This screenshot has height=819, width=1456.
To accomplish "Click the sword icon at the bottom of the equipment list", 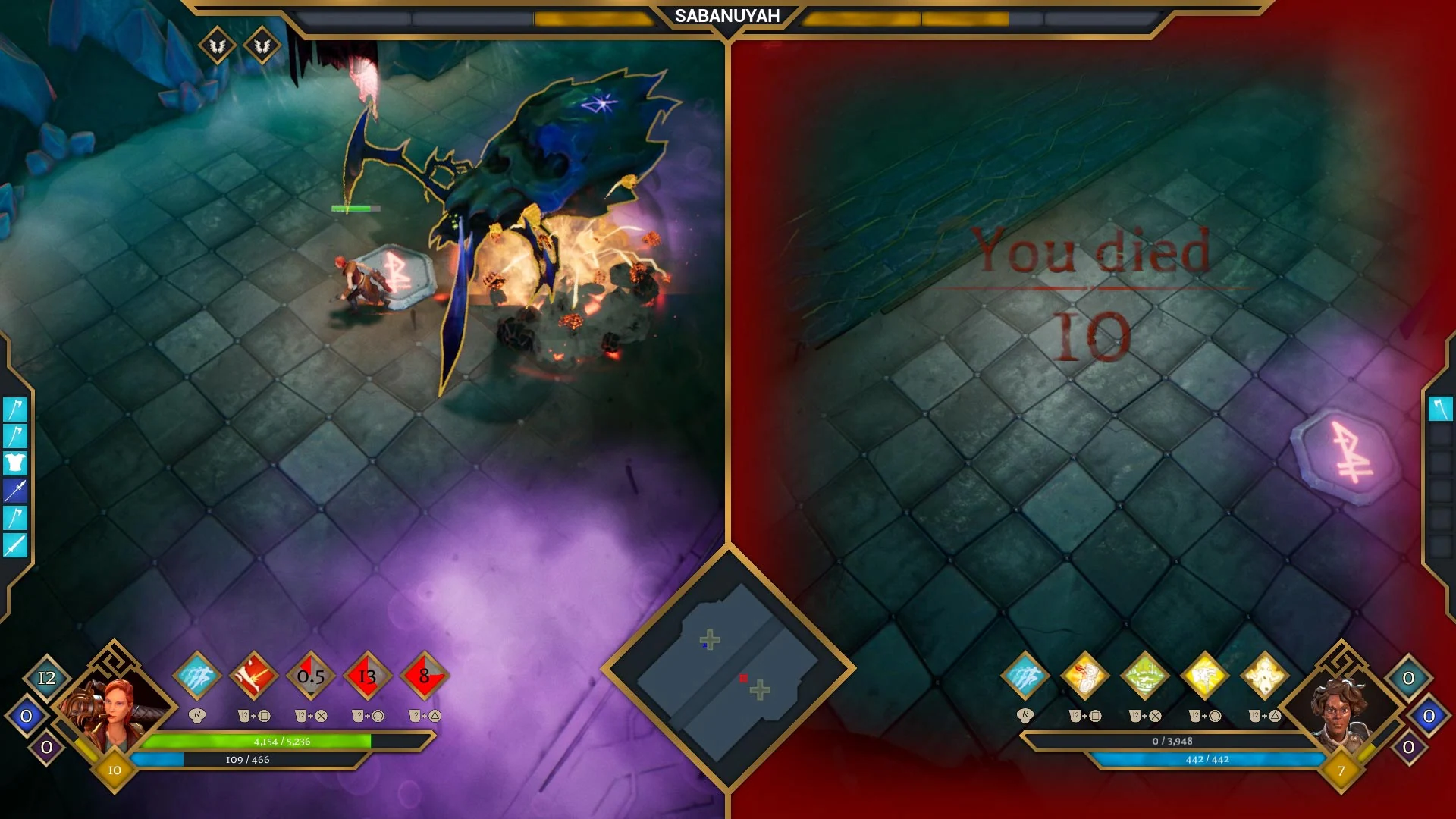I will coord(15,545).
